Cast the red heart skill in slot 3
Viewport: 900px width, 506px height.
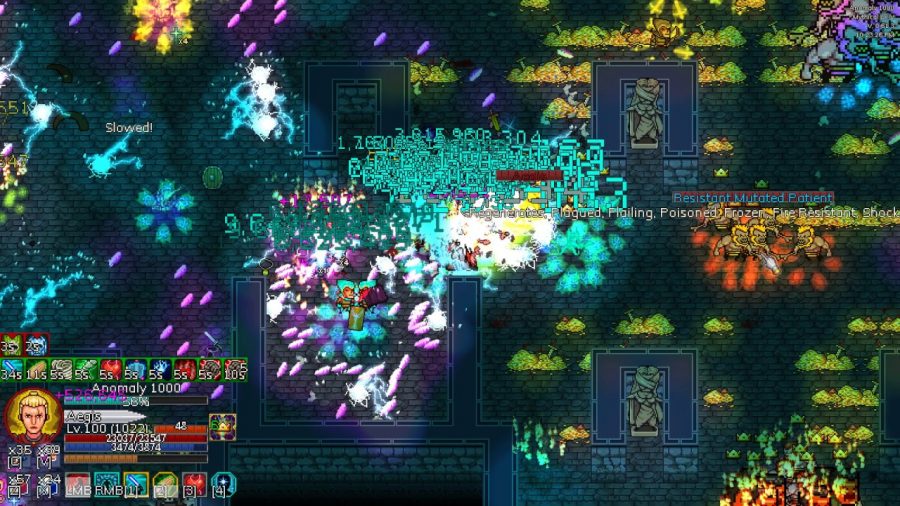tap(193, 485)
